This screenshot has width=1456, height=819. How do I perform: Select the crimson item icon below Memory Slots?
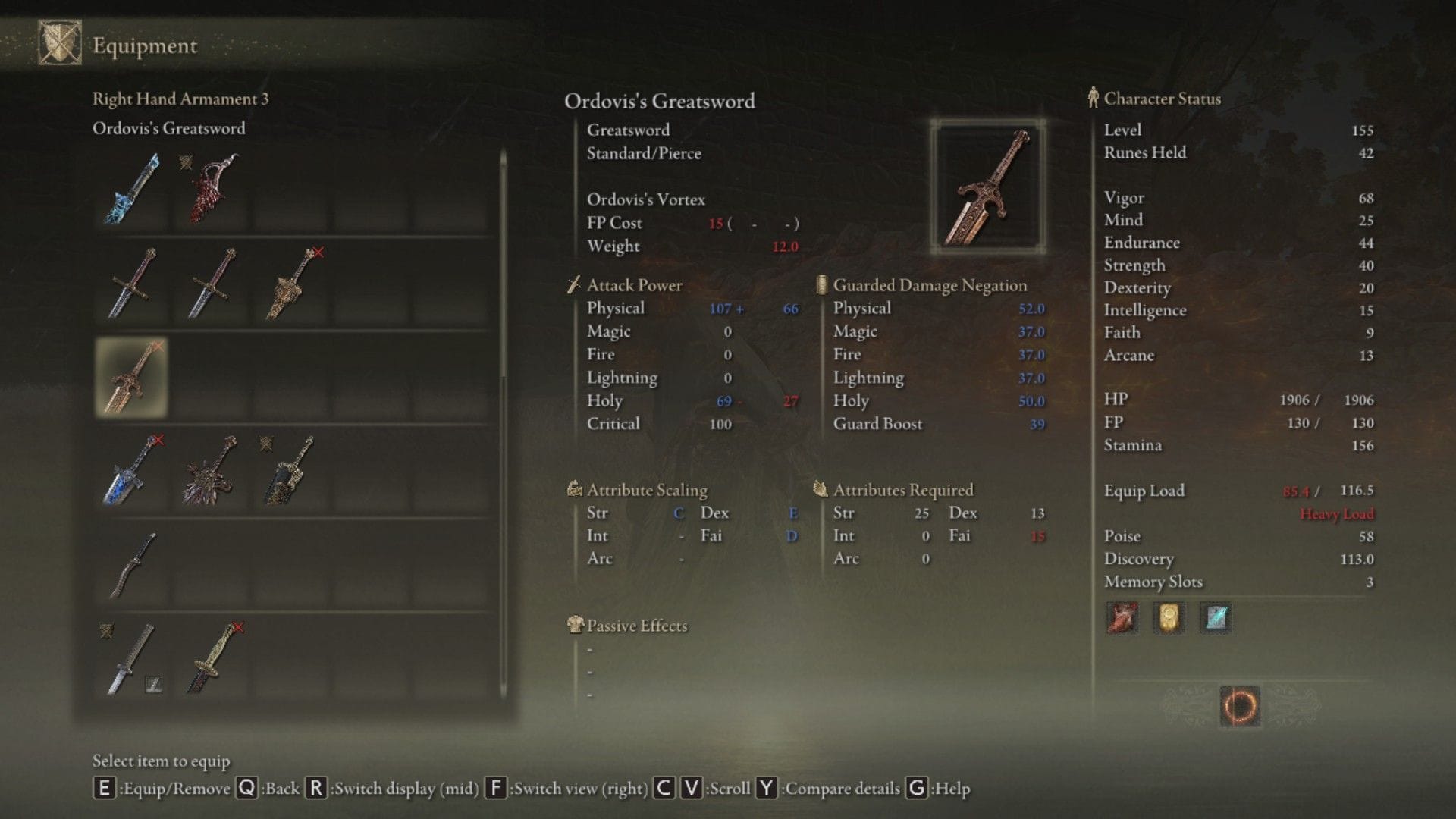click(1122, 617)
